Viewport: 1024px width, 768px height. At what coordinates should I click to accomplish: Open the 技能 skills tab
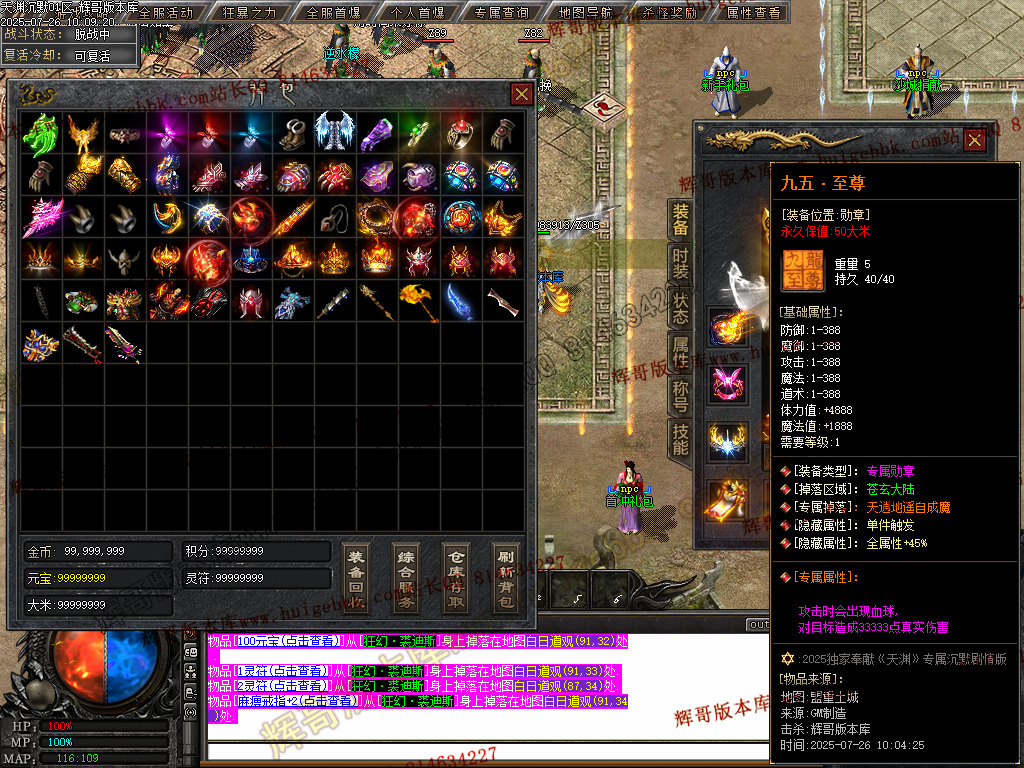[x=680, y=440]
